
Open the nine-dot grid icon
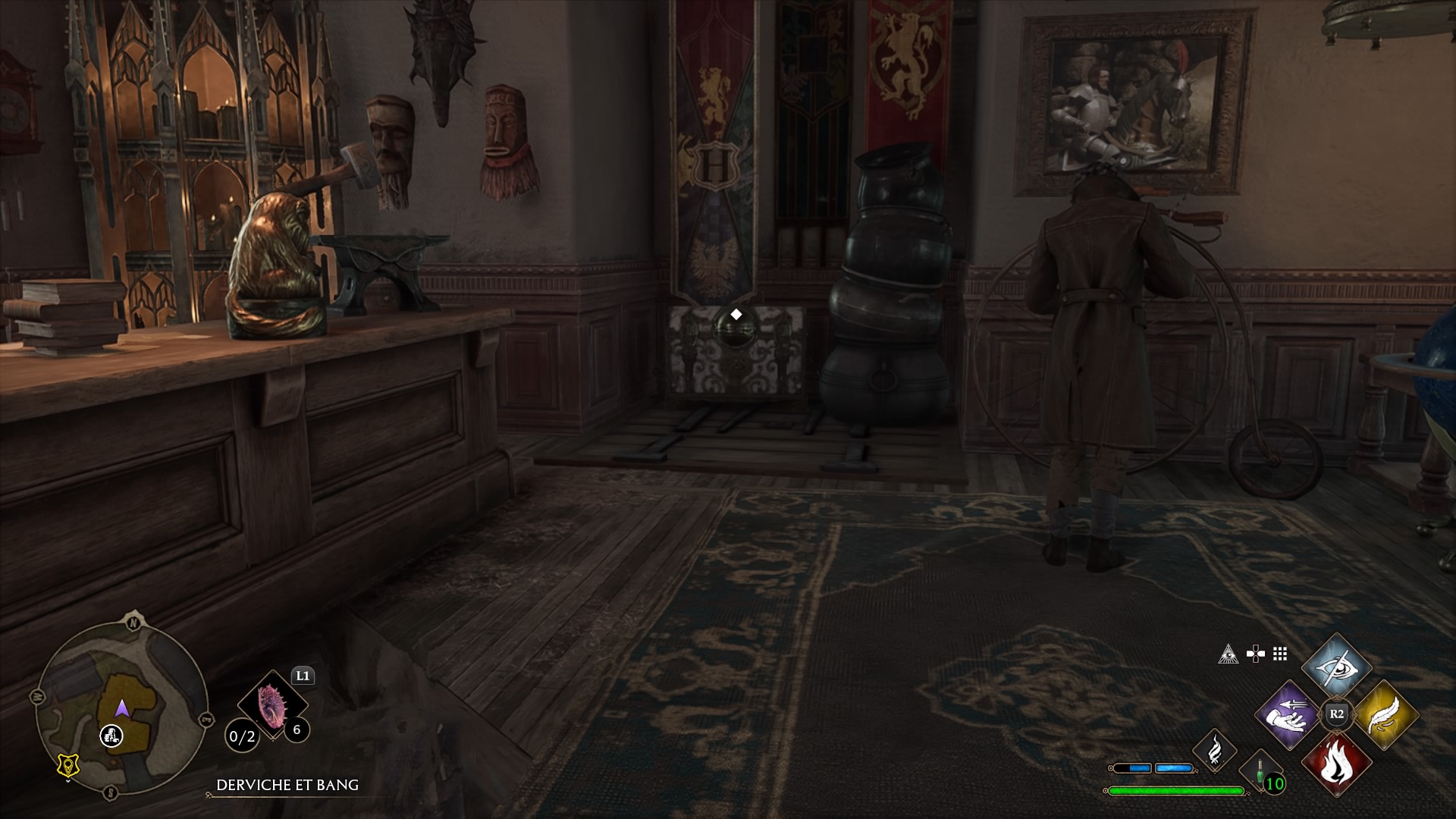click(x=1280, y=654)
